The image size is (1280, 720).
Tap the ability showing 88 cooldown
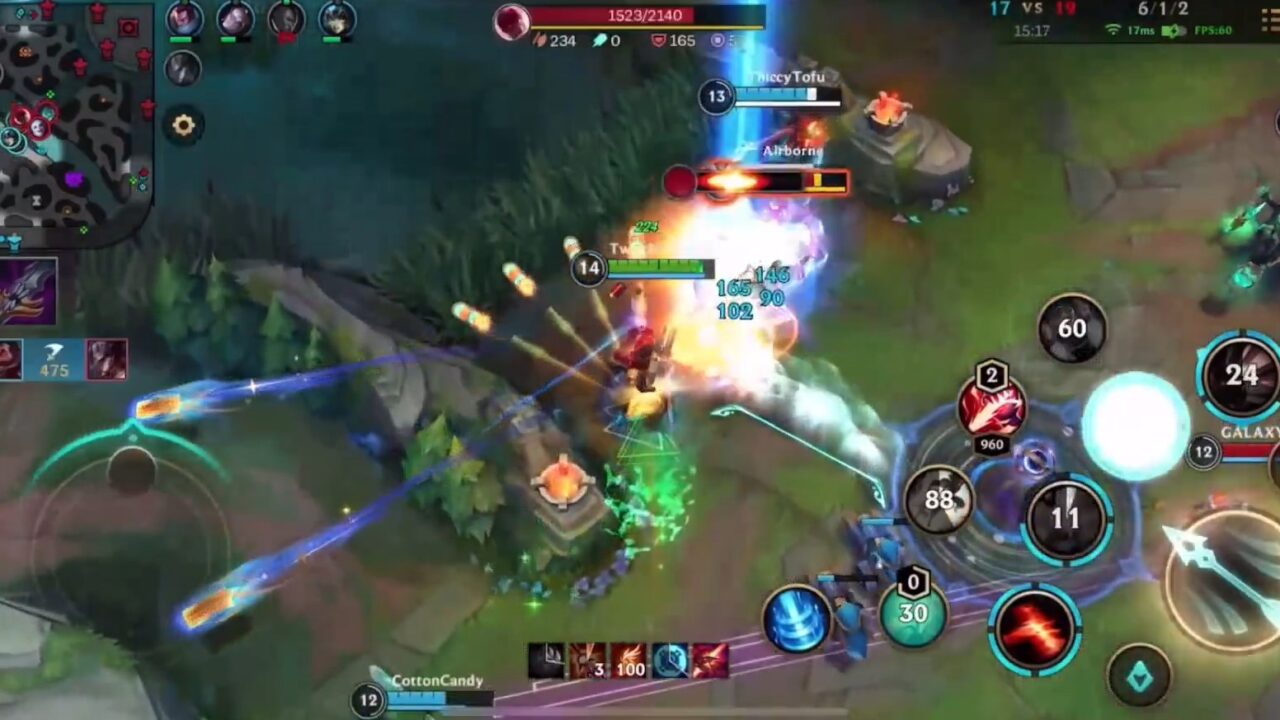coord(941,500)
